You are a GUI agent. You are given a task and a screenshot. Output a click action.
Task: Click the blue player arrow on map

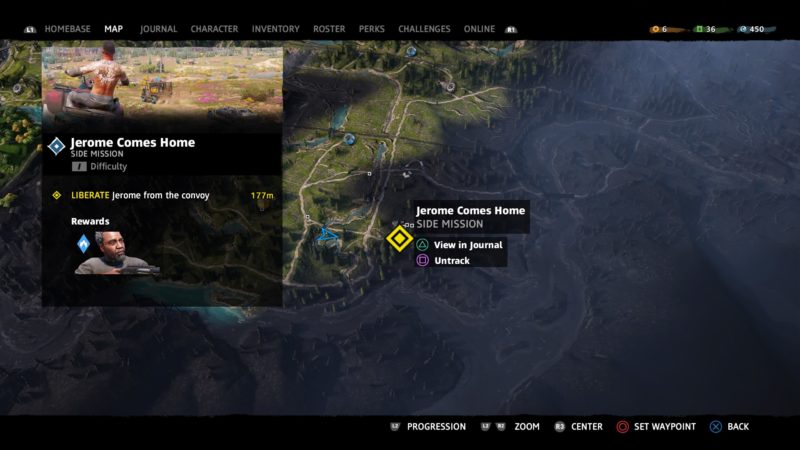pos(327,236)
